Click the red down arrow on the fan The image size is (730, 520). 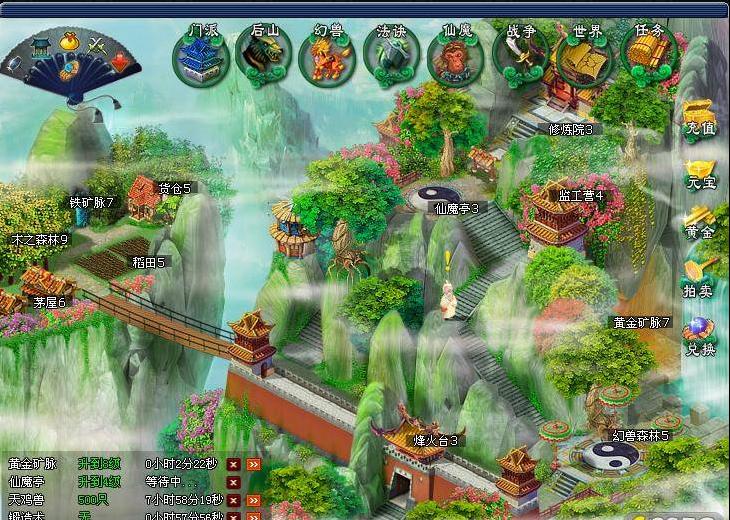[119, 62]
